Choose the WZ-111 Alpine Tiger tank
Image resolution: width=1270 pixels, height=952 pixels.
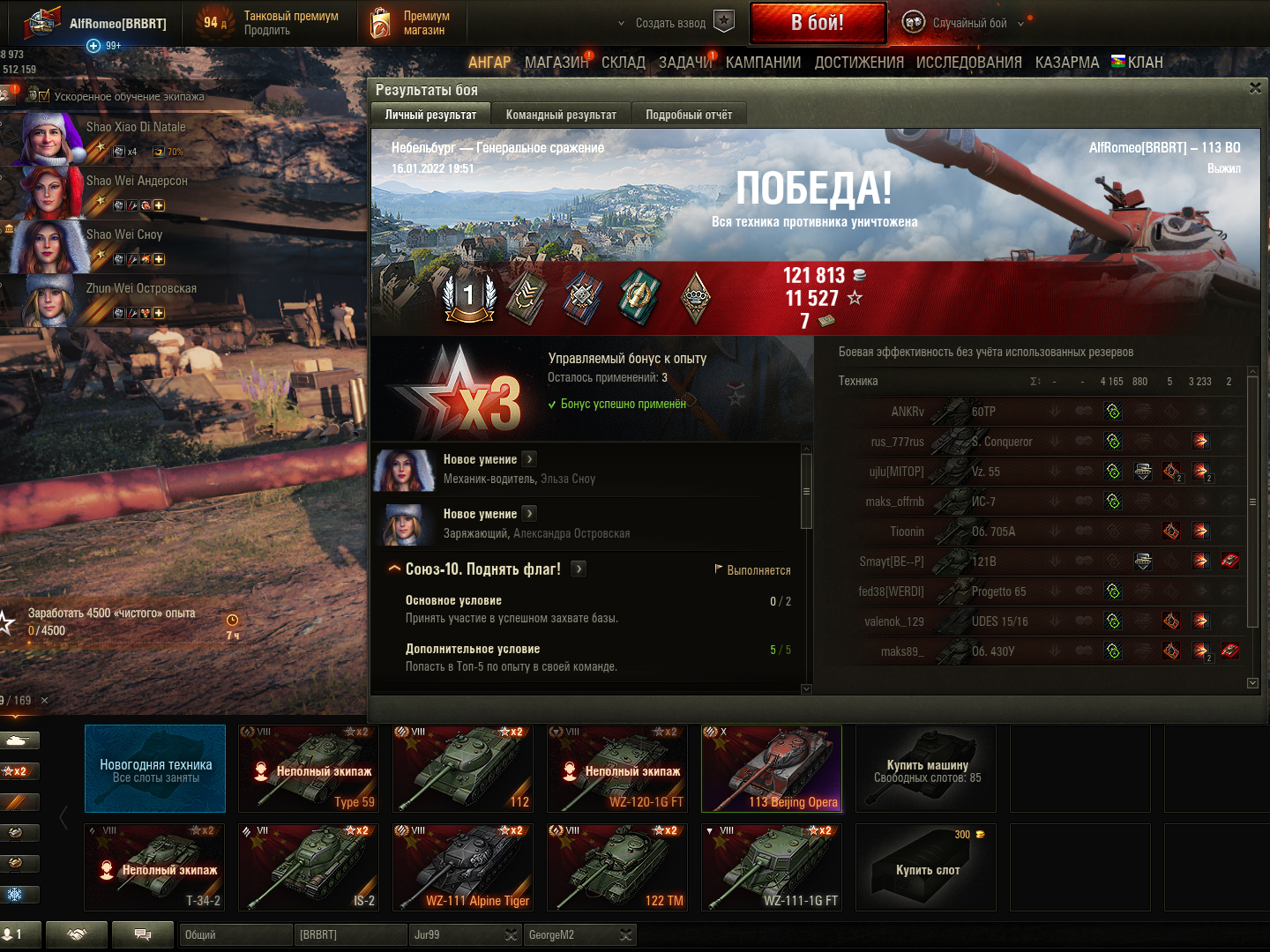(463, 866)
